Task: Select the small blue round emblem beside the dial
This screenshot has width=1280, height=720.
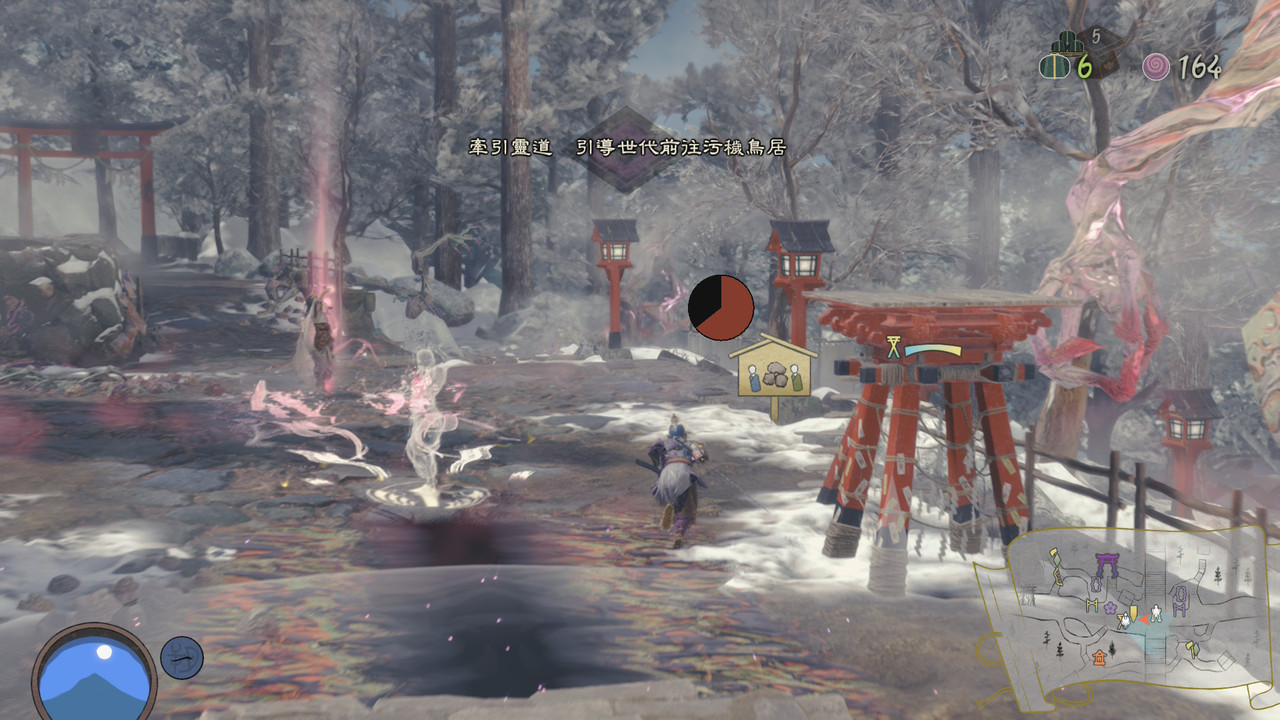Action: click(x=182, y=657)
